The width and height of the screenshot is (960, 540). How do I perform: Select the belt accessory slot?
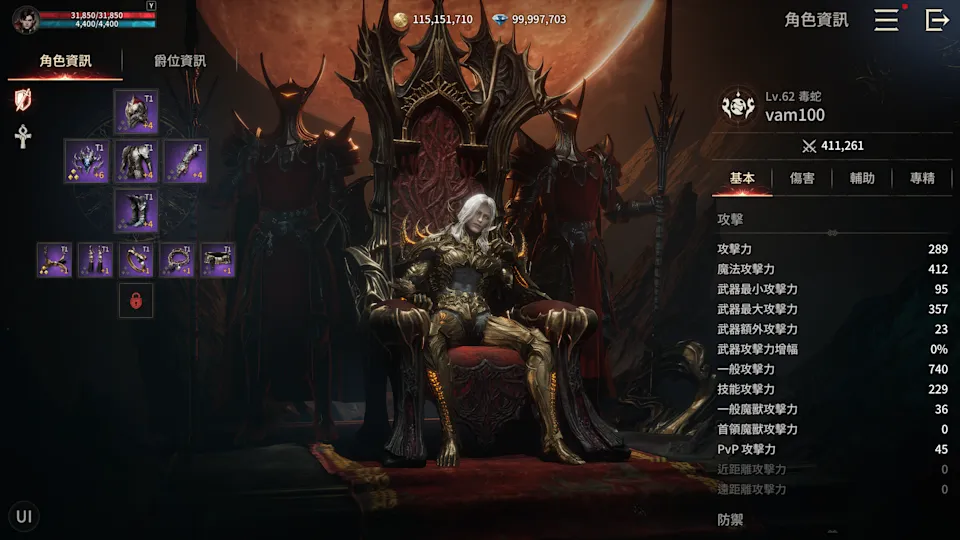[x=218, y=260]
